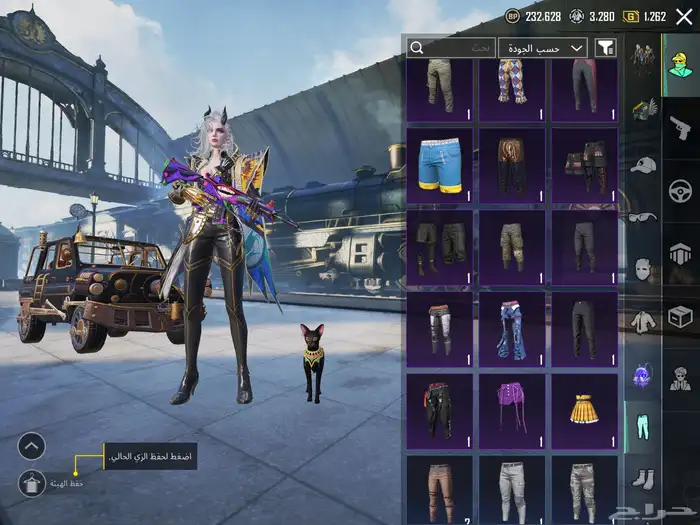700x525 pixels.
Task: Choose the yellow pleated skirt
Action: pos(584,410)
